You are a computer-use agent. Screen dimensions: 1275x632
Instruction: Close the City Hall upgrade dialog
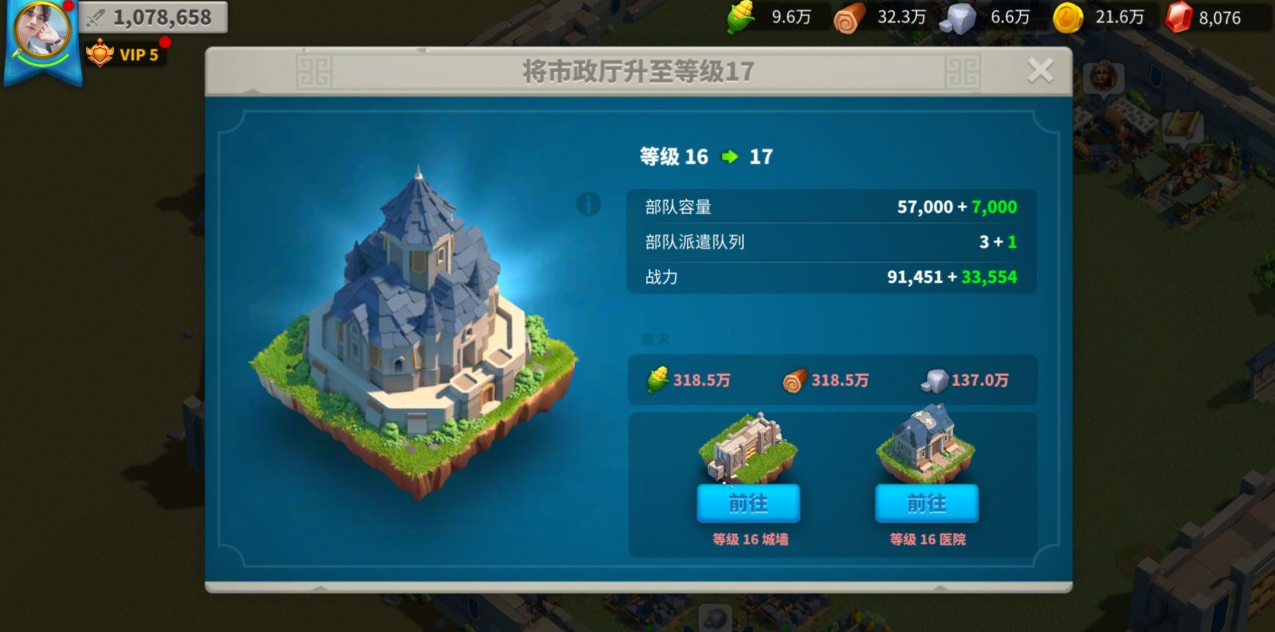pos(1040,70)
